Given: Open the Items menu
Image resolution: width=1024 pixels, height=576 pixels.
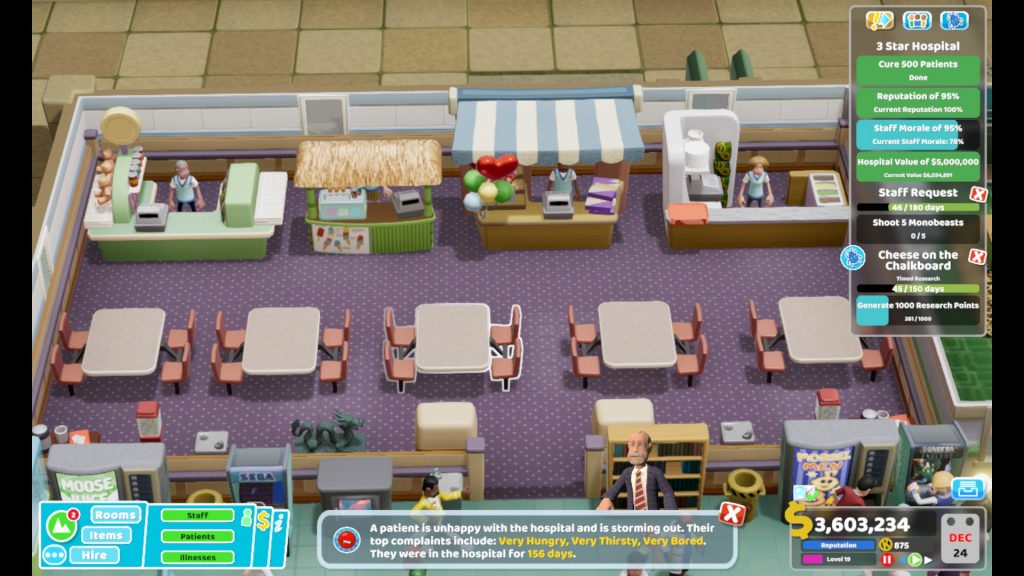Looking at the screenshot, I should [x=106, y=535].
